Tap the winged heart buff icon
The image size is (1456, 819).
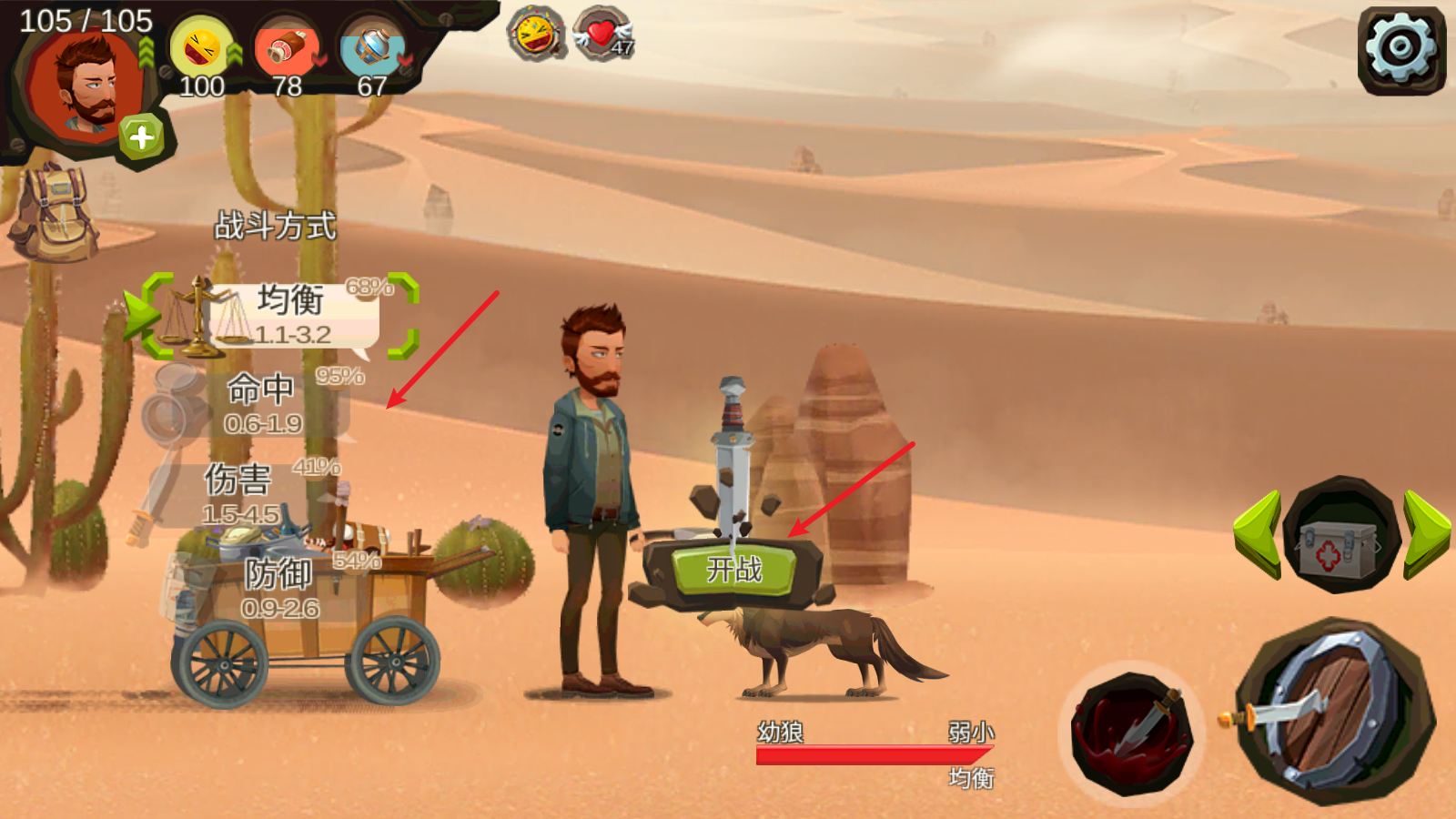click(603, 34)
